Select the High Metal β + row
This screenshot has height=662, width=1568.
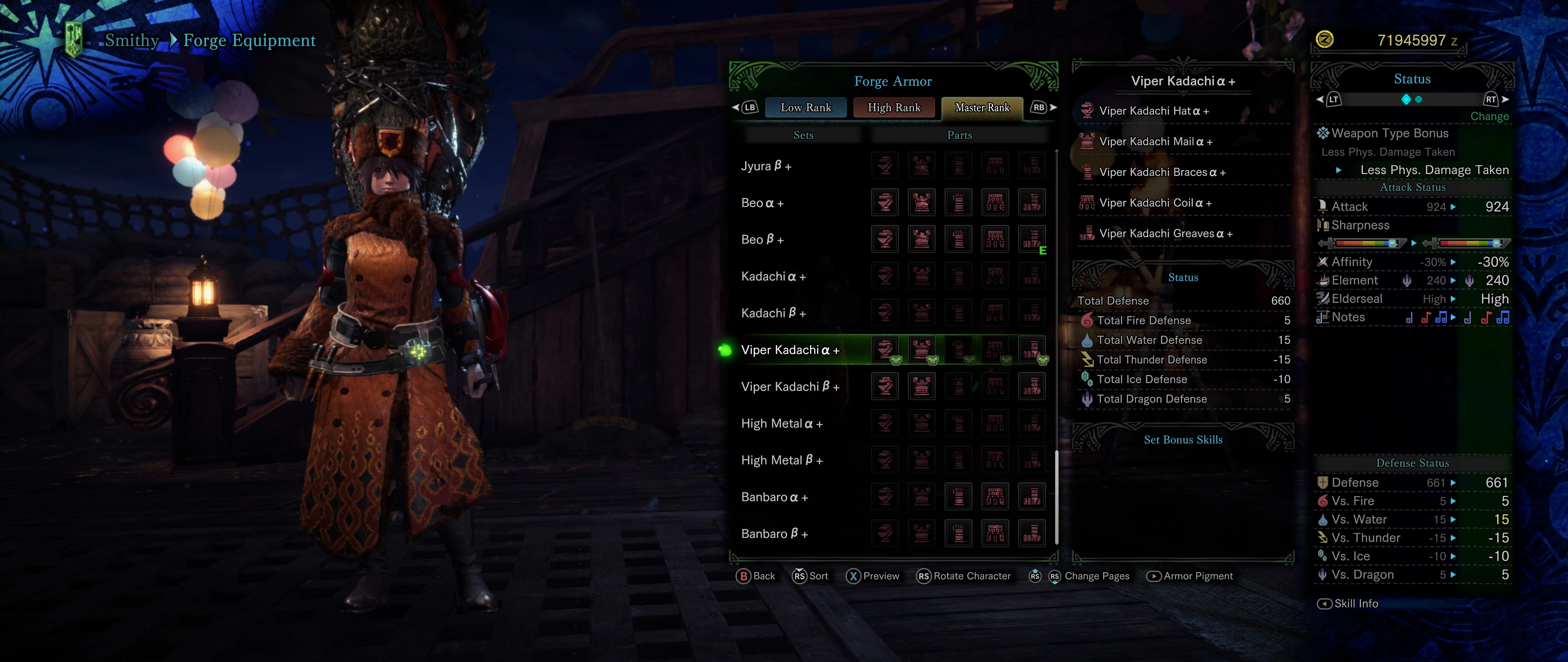(782, 460)
